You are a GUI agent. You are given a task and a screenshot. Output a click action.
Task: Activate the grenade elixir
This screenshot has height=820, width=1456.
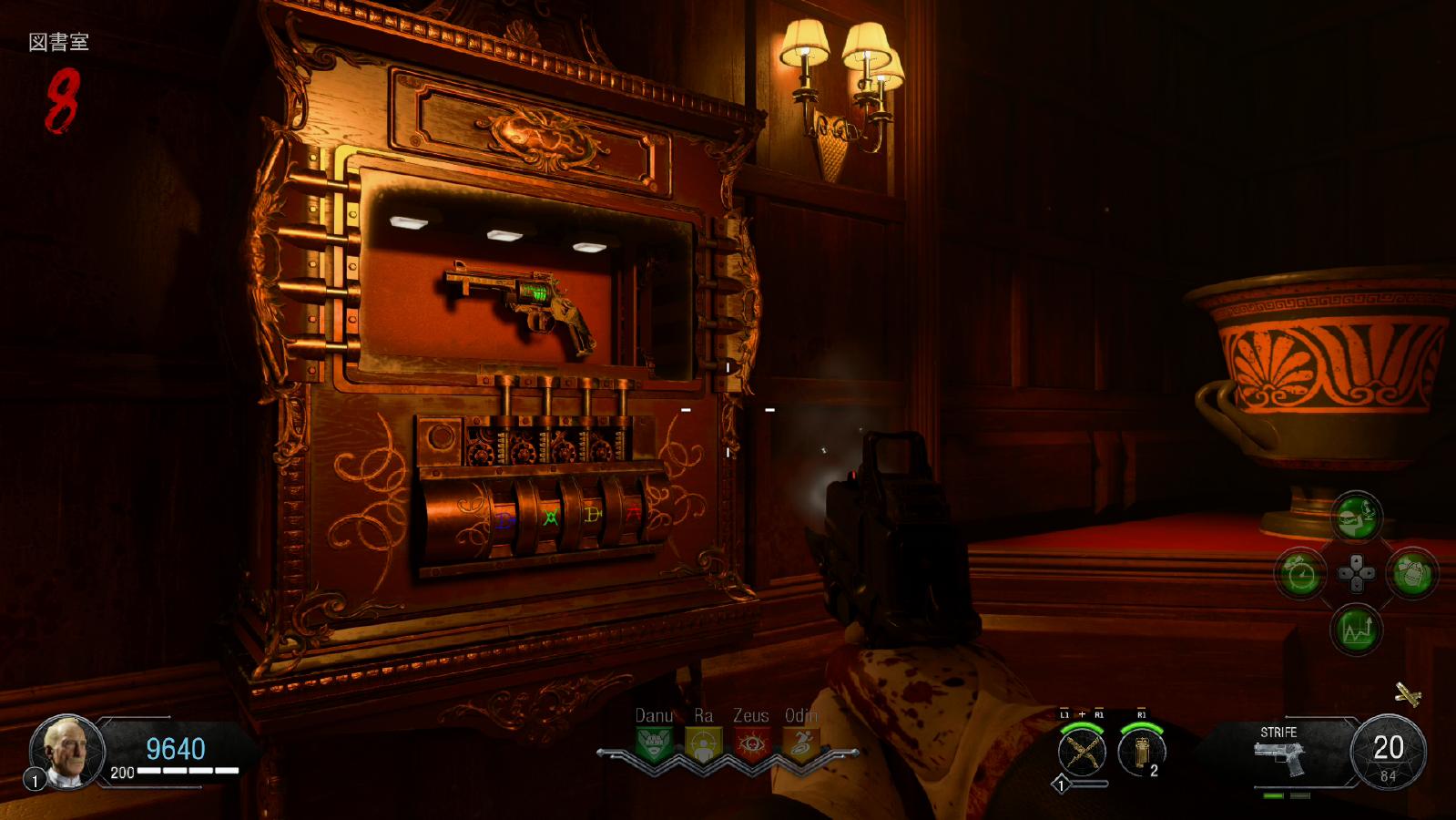[x=1412, y=574]
